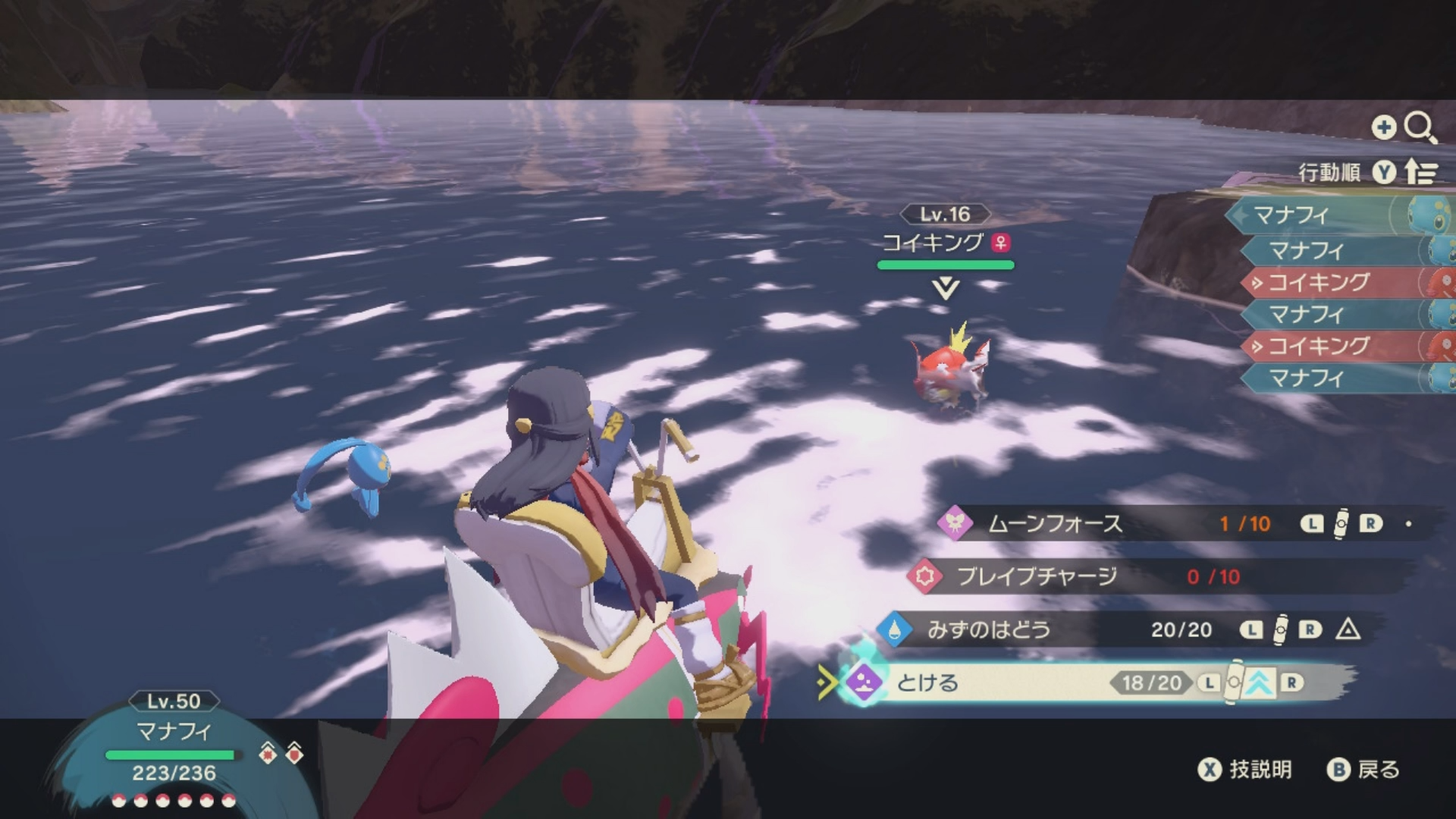Use the highlighted とける move
1456x819 pixels.
(x=927, y=683)
